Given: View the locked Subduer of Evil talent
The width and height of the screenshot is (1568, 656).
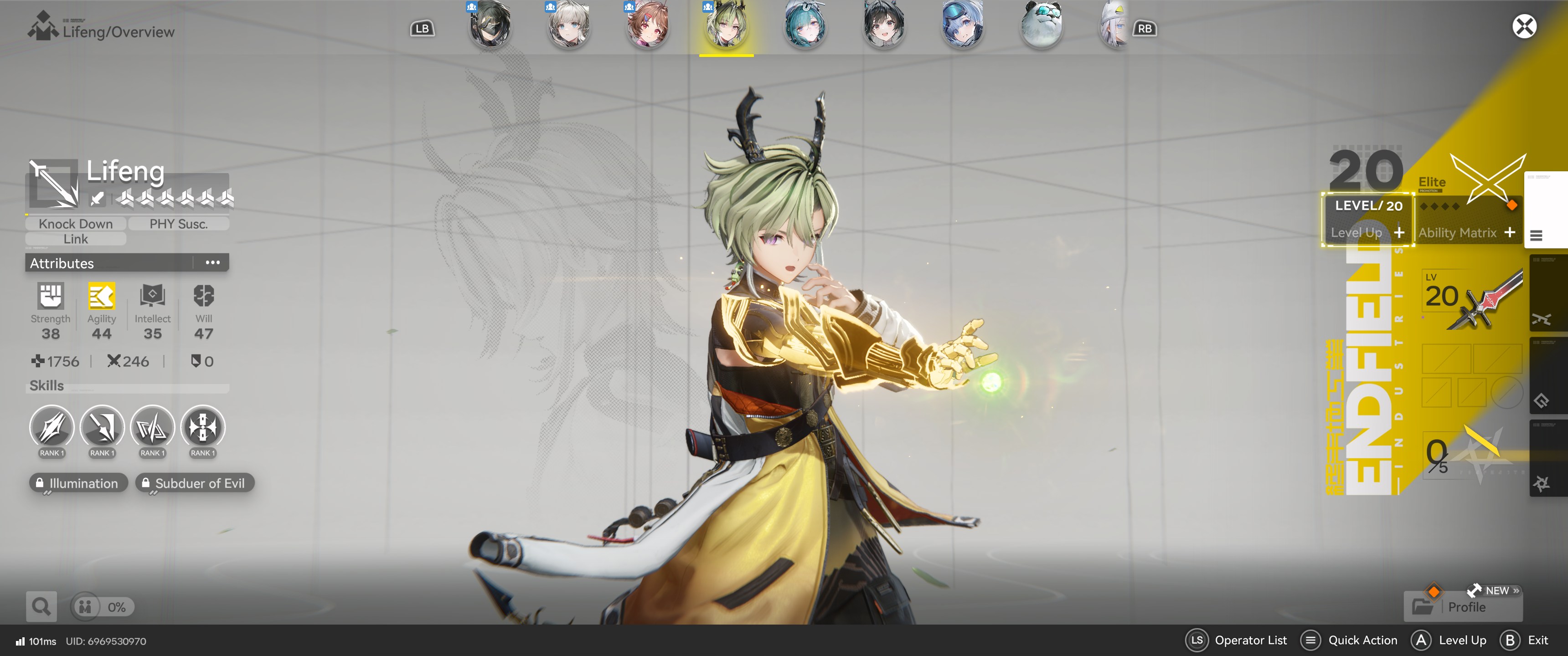Looking at the screenshot, I should [x=194, y=483].
